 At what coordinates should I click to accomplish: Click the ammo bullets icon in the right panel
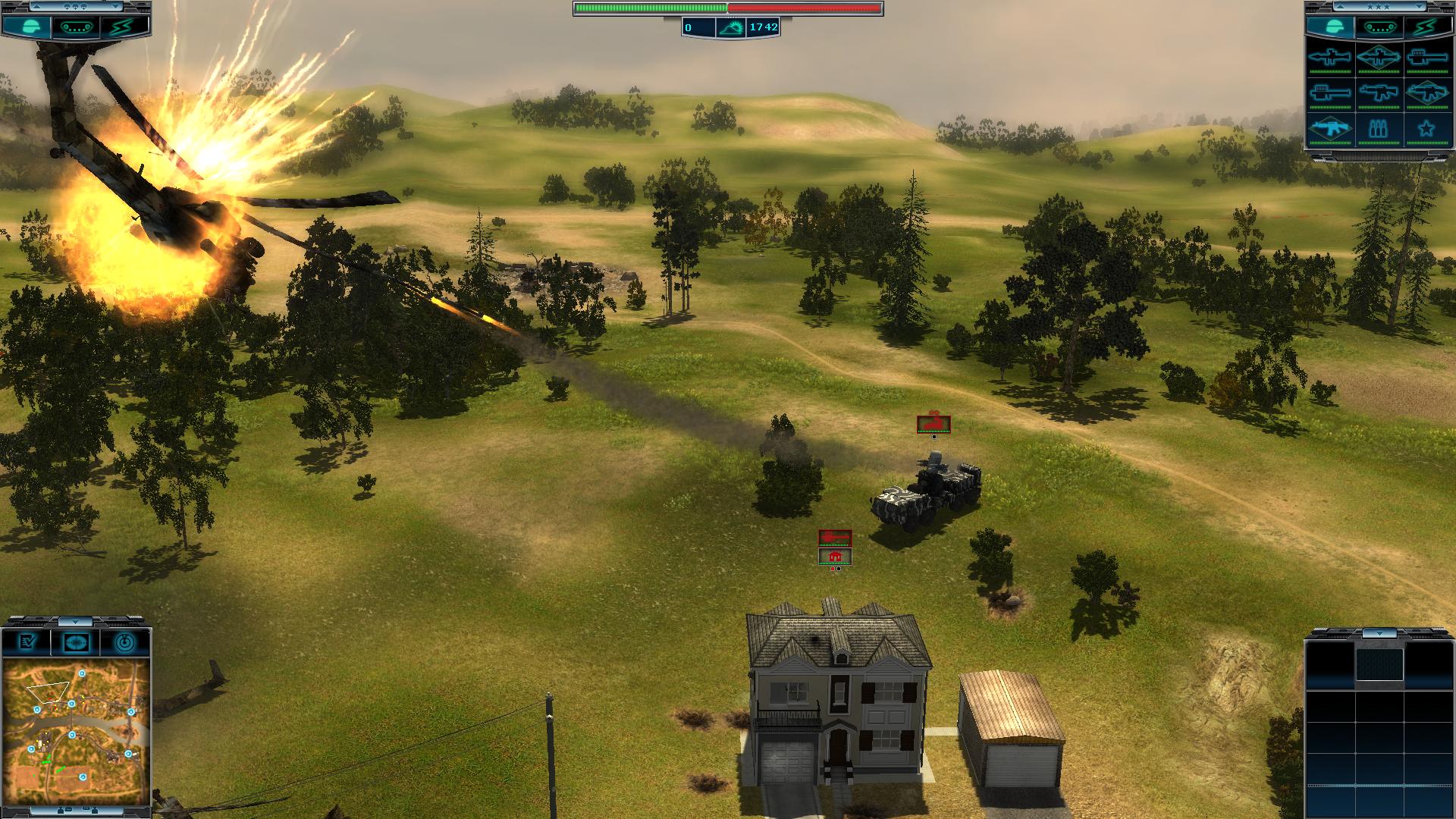1378,128
